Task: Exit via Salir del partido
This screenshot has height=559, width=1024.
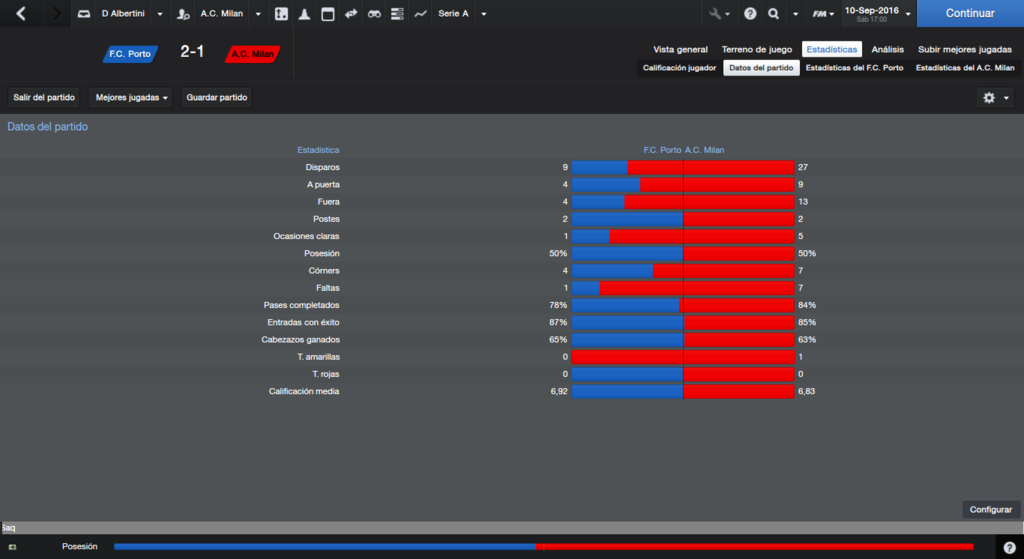Action: click(x=44, y=98)
